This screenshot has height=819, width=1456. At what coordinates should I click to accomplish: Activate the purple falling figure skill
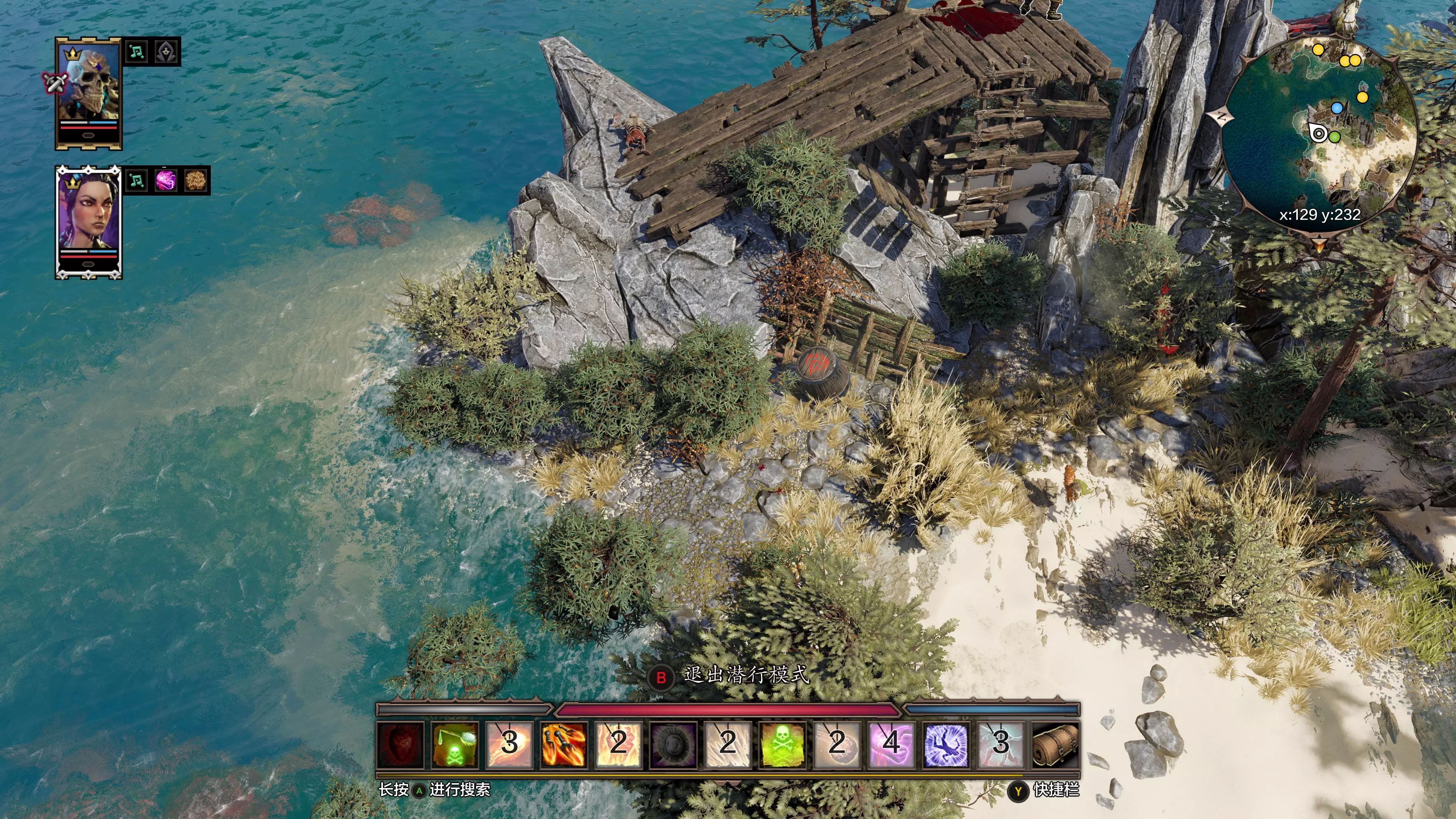[x=946, y=744]
